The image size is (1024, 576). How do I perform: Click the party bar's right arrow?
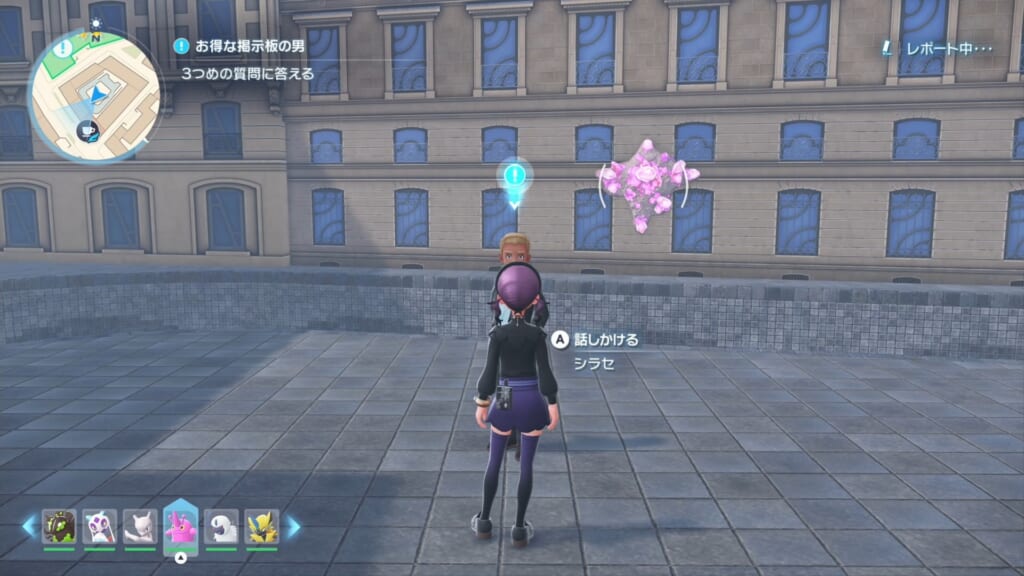point(293,526)
